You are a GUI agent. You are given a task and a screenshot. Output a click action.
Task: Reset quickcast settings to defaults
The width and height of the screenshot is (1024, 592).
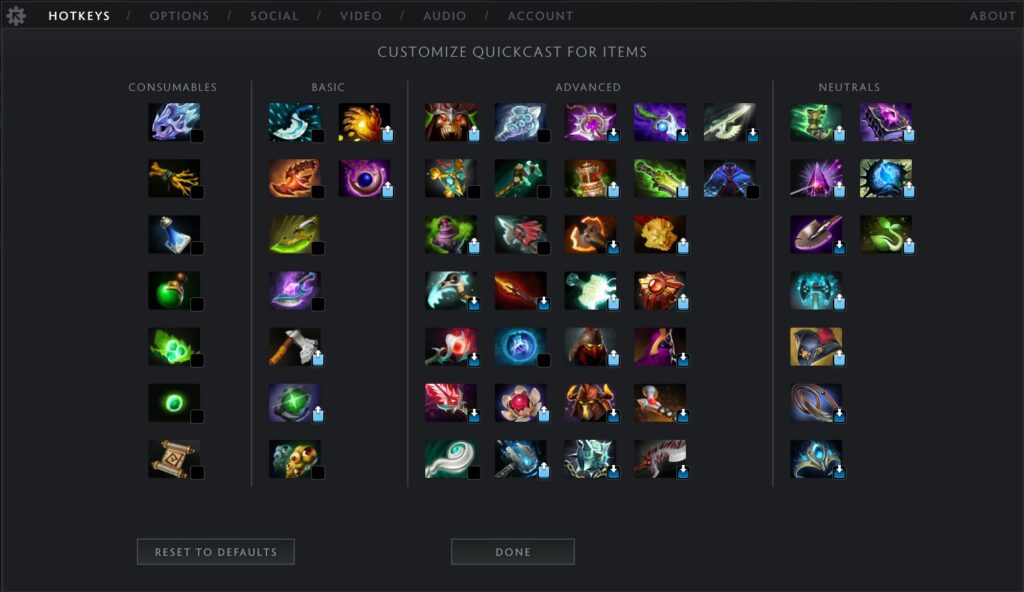click(x=215, y=552)
